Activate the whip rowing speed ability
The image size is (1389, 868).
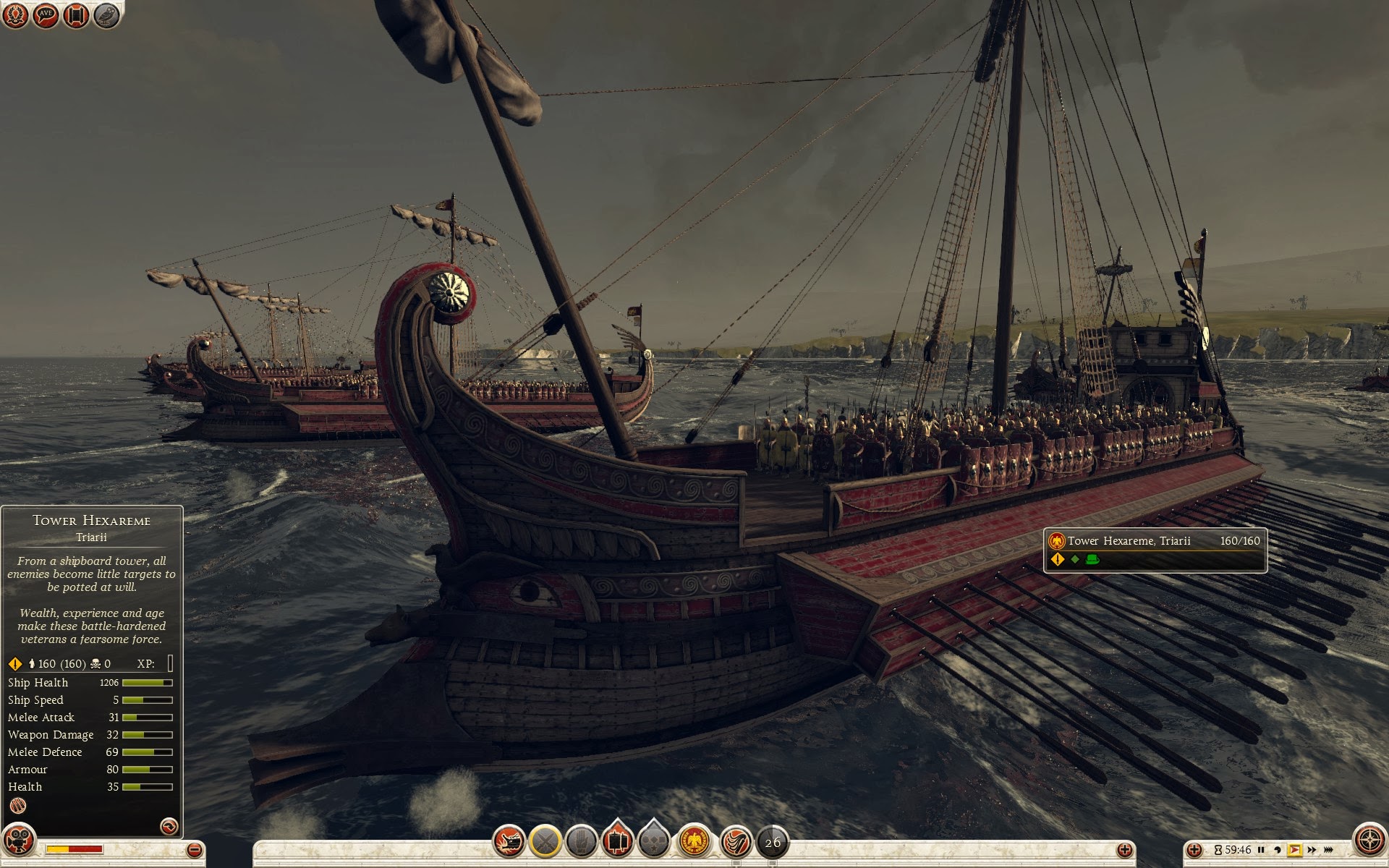tap(736, 841)
